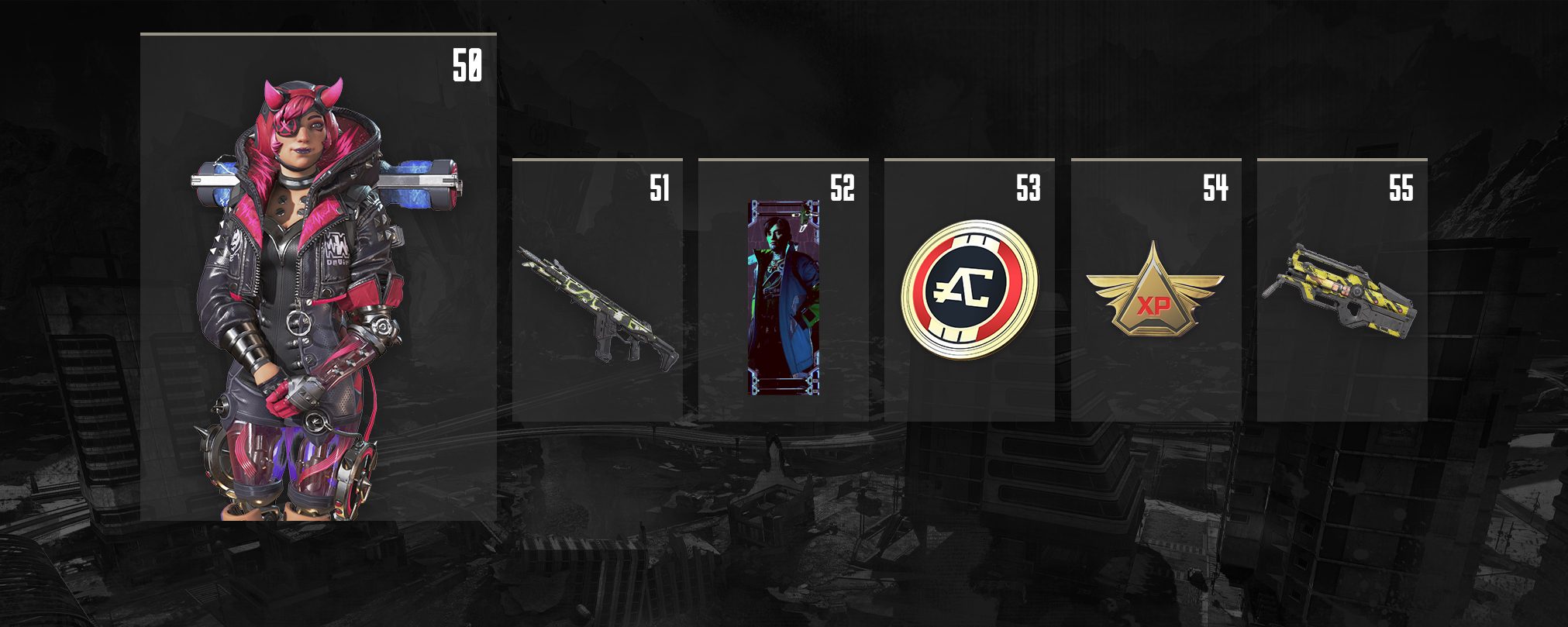
Task: Select the level 53 Apex Coins reward
Action: [x=970, y=290]
